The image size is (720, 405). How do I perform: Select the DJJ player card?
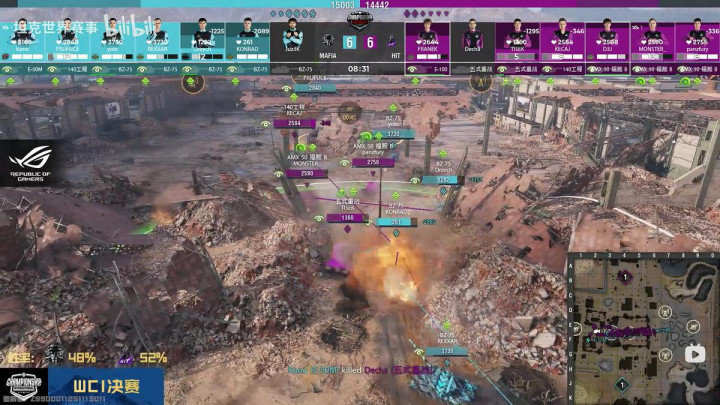click(x=607, y=37)
